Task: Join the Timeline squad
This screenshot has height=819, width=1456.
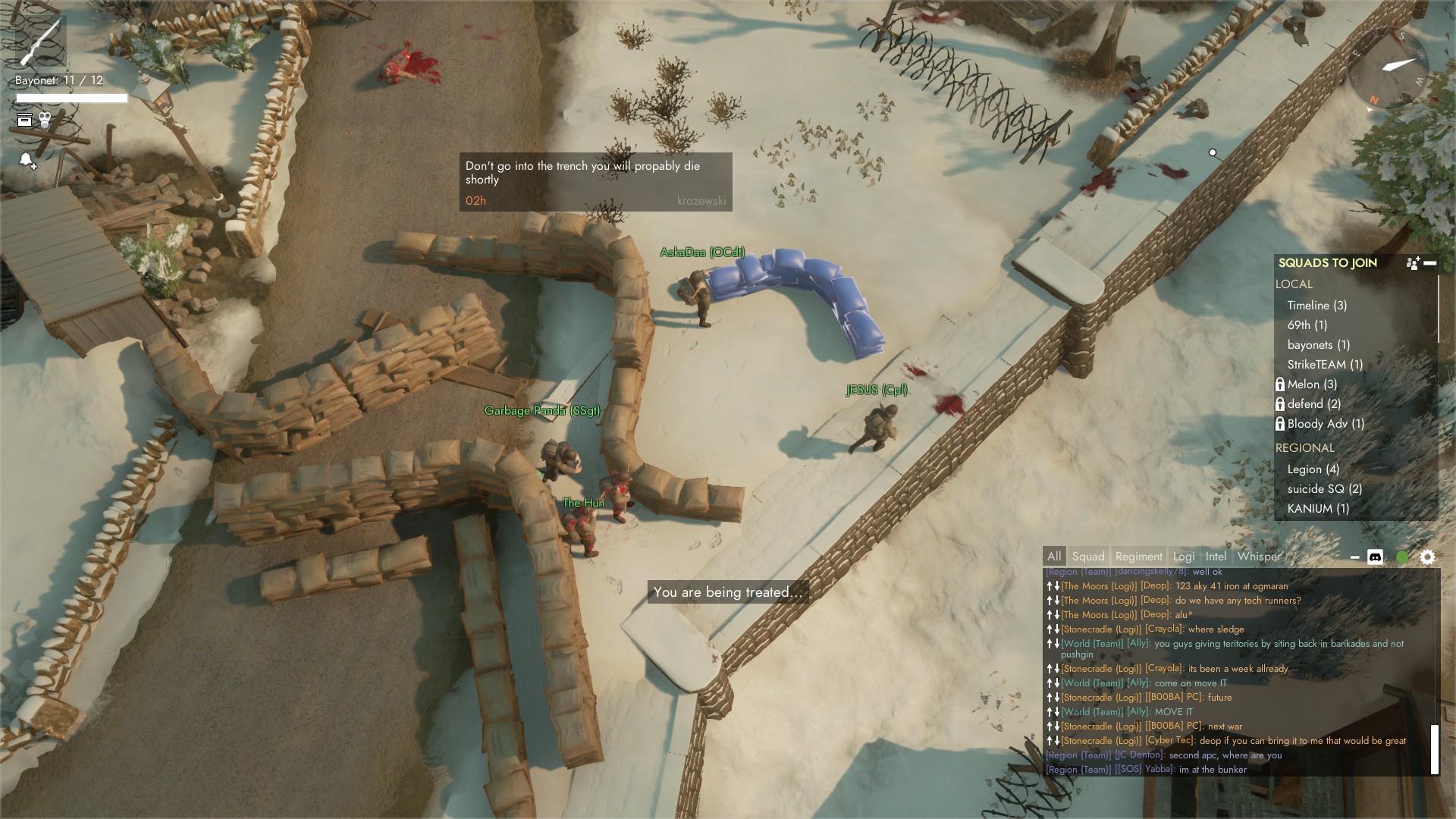Action: click(1317, 305)
